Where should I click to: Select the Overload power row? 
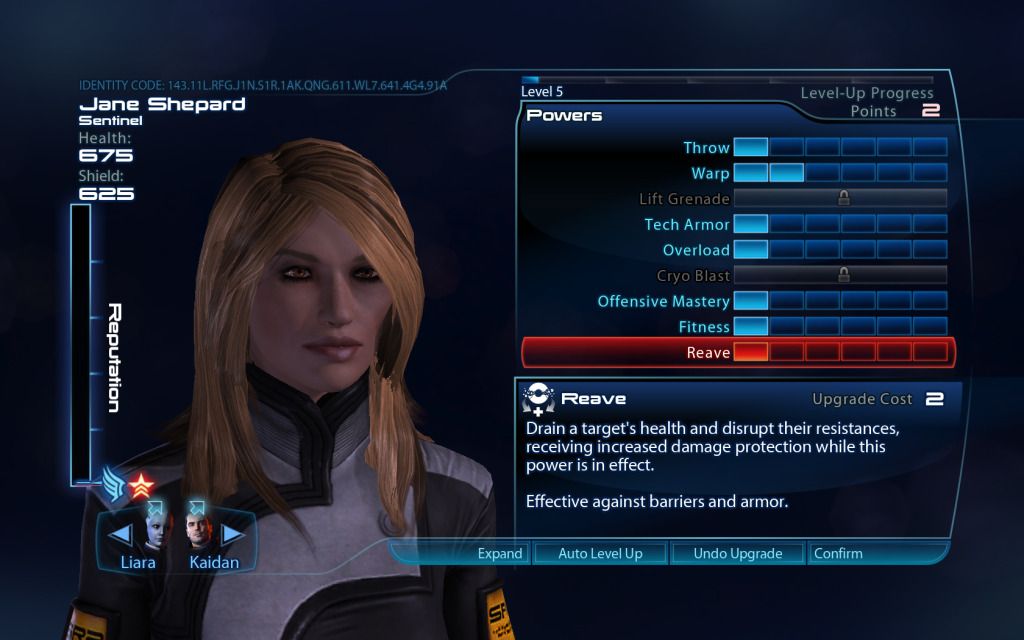696,250
